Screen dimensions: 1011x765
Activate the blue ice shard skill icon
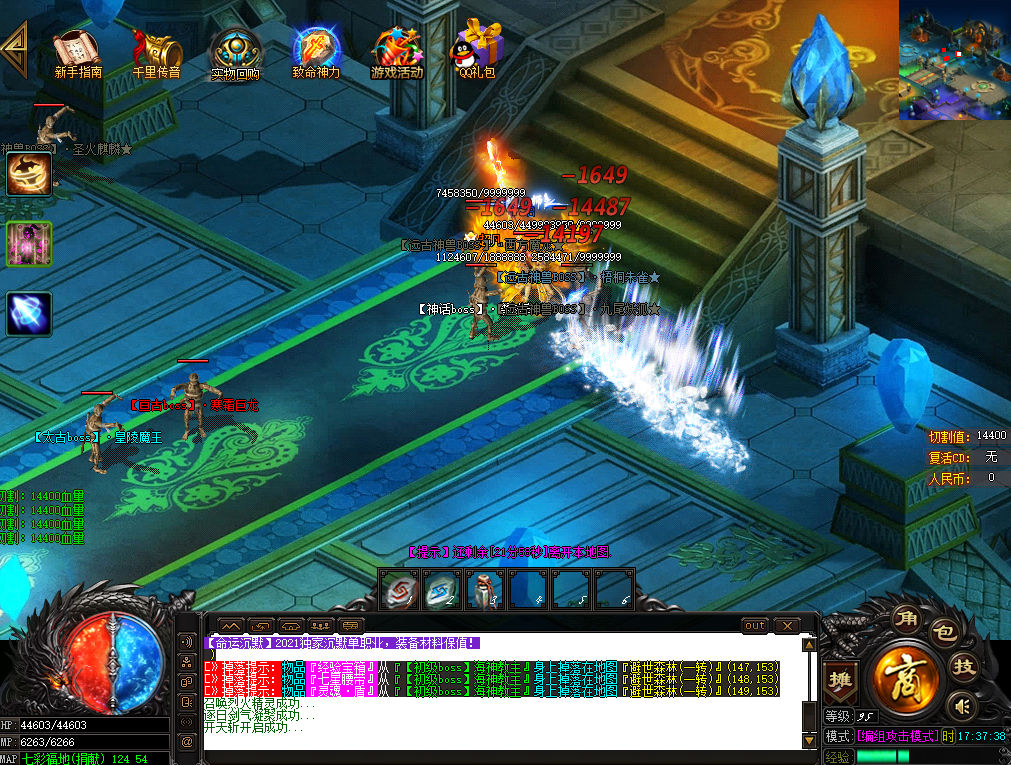29,314
